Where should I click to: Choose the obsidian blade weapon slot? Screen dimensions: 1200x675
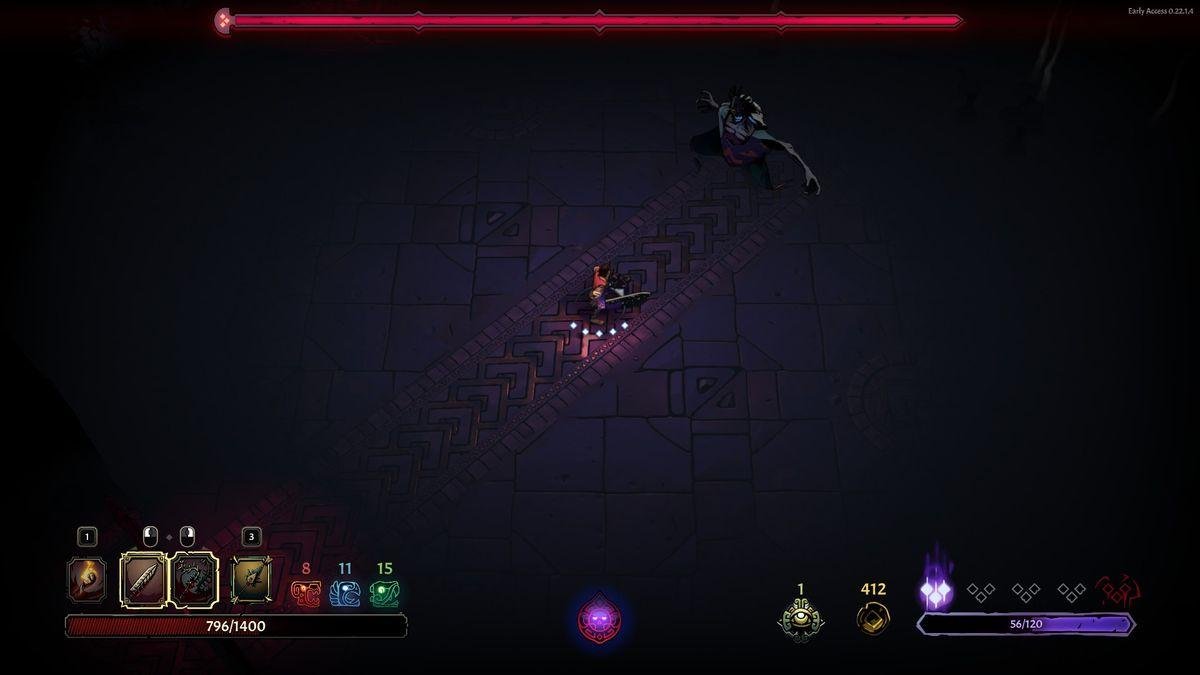click(143, 580)
